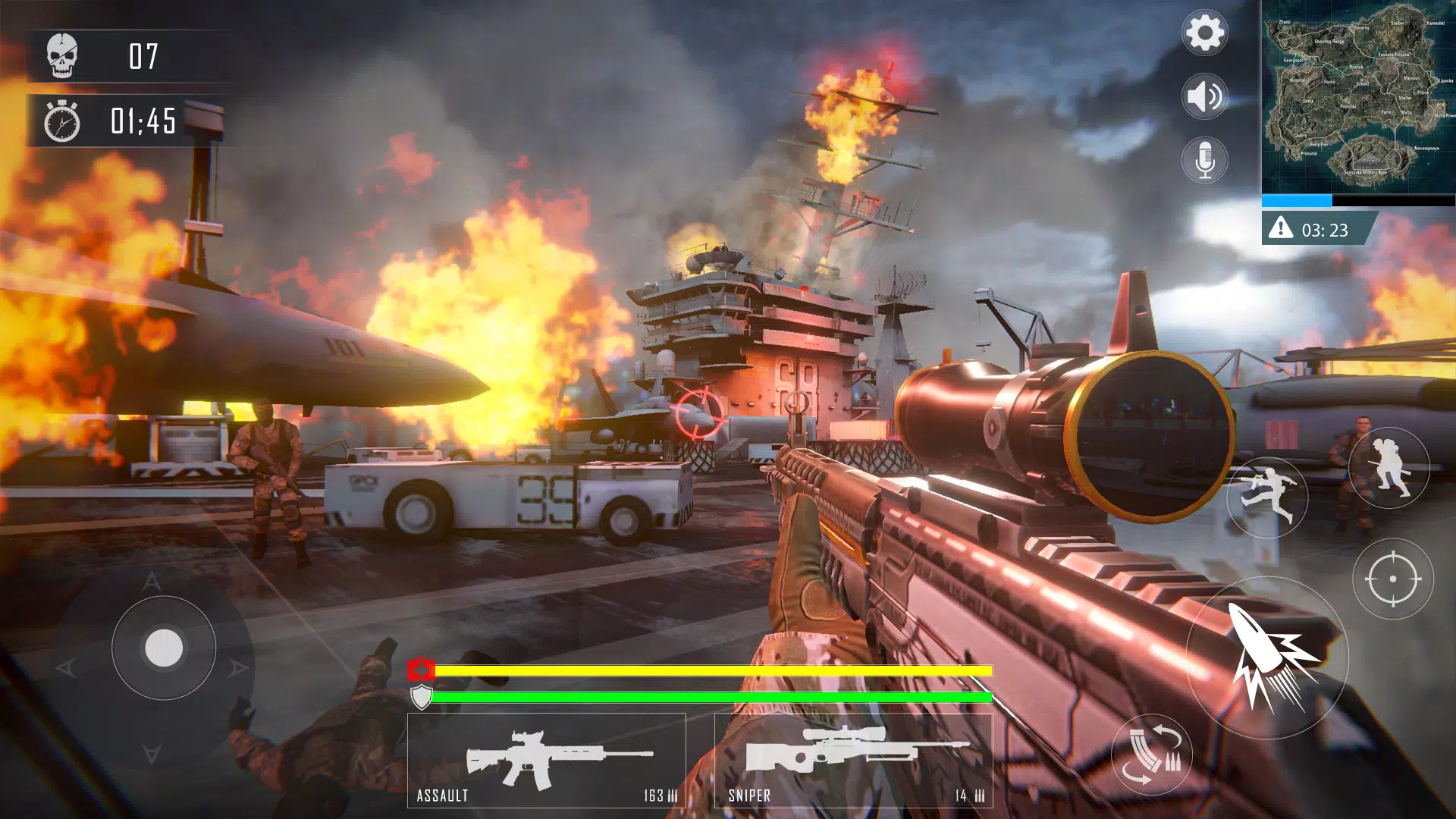Image resolution: width=1456 pixels, height=819 pixels.
Task: Tap the skull kill counter
Action: (64, 55)
